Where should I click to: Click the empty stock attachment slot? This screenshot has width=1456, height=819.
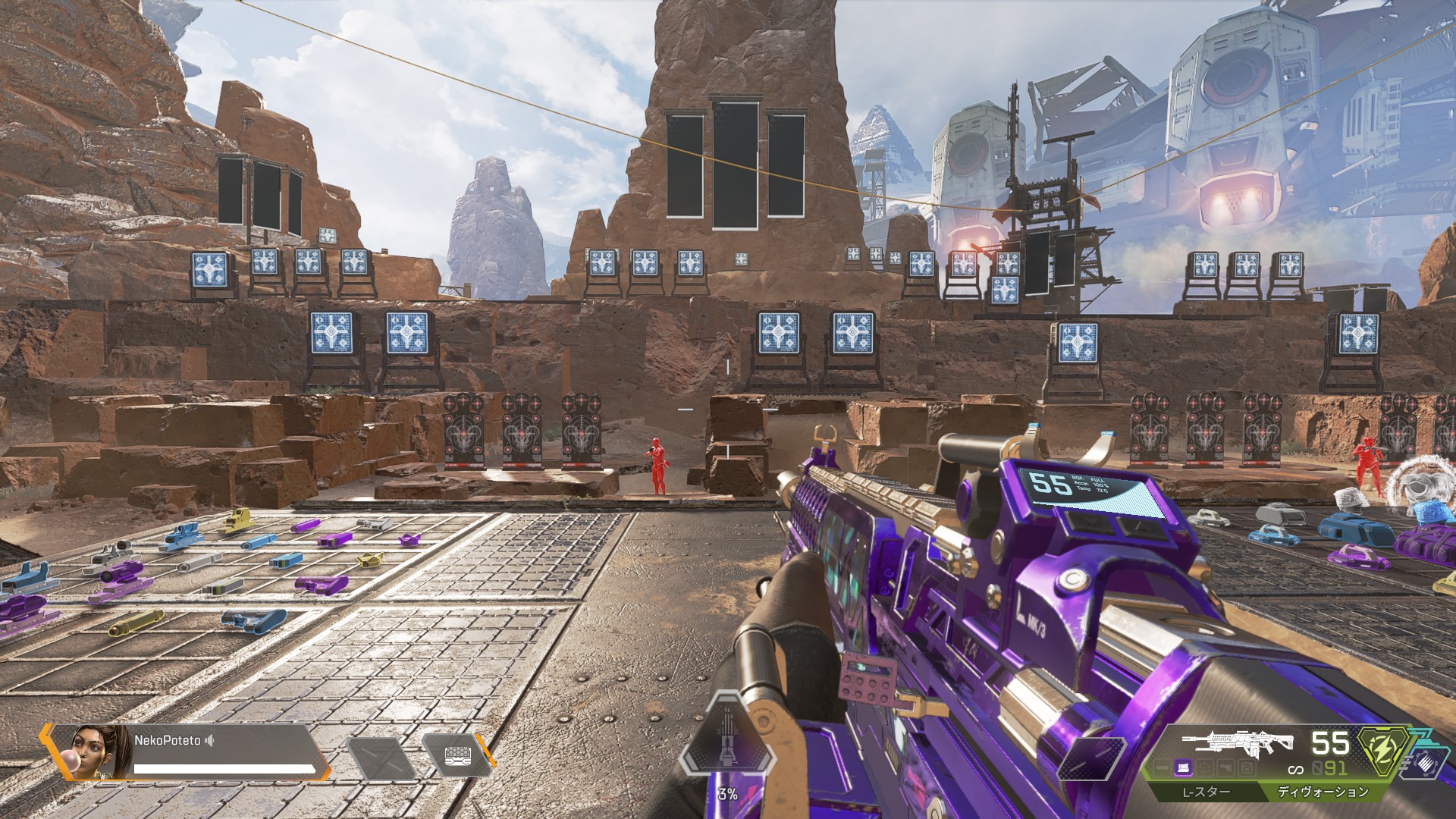tap(1225, 768)
